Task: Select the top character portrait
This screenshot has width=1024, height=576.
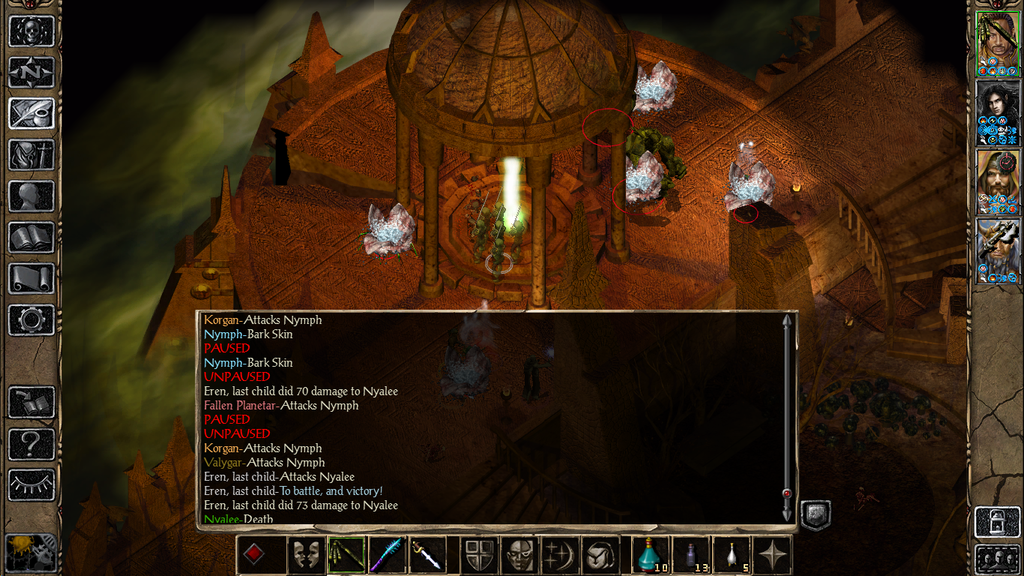Action: tap(997, 43)
